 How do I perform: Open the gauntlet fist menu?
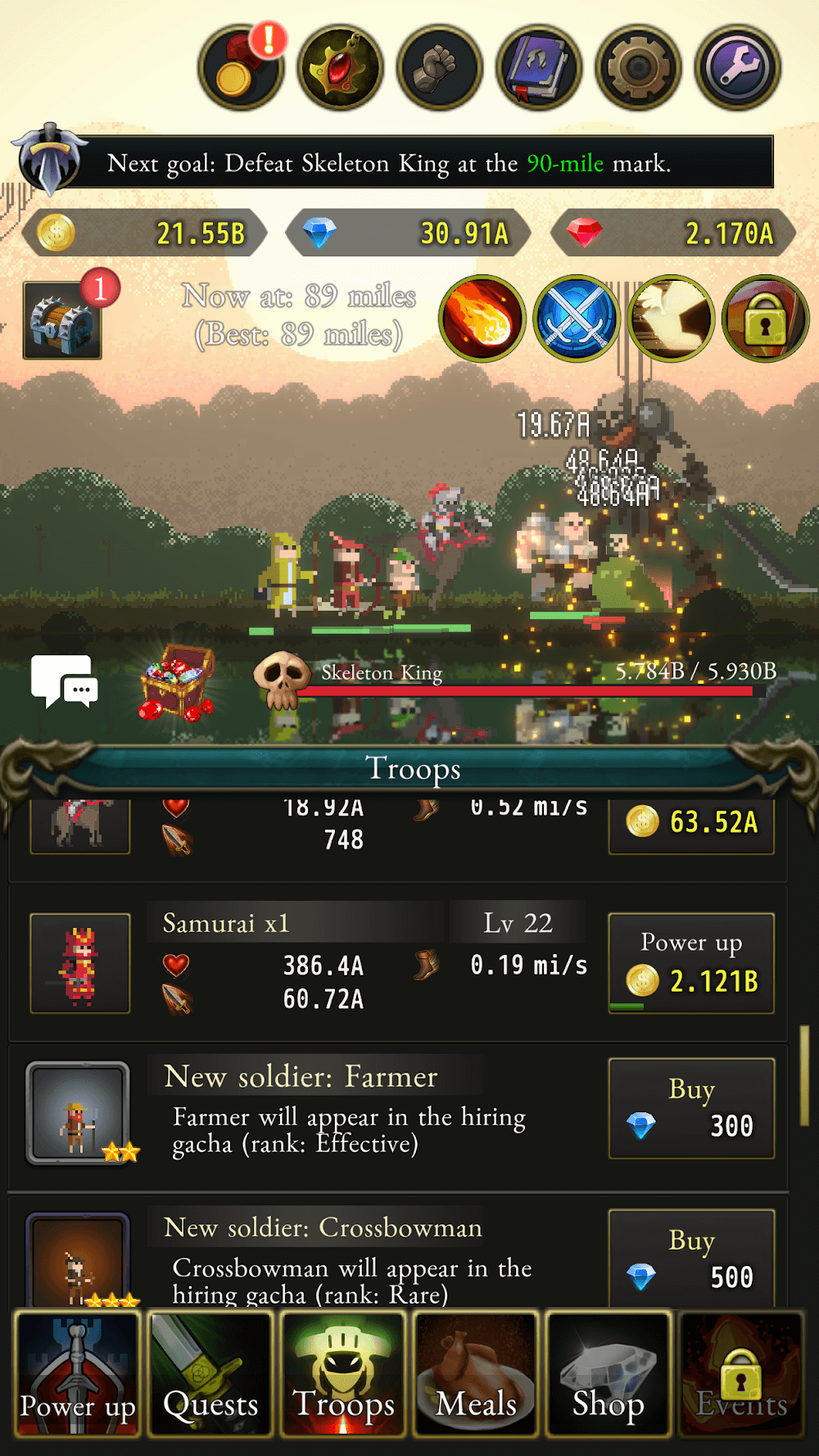point(440,68)
